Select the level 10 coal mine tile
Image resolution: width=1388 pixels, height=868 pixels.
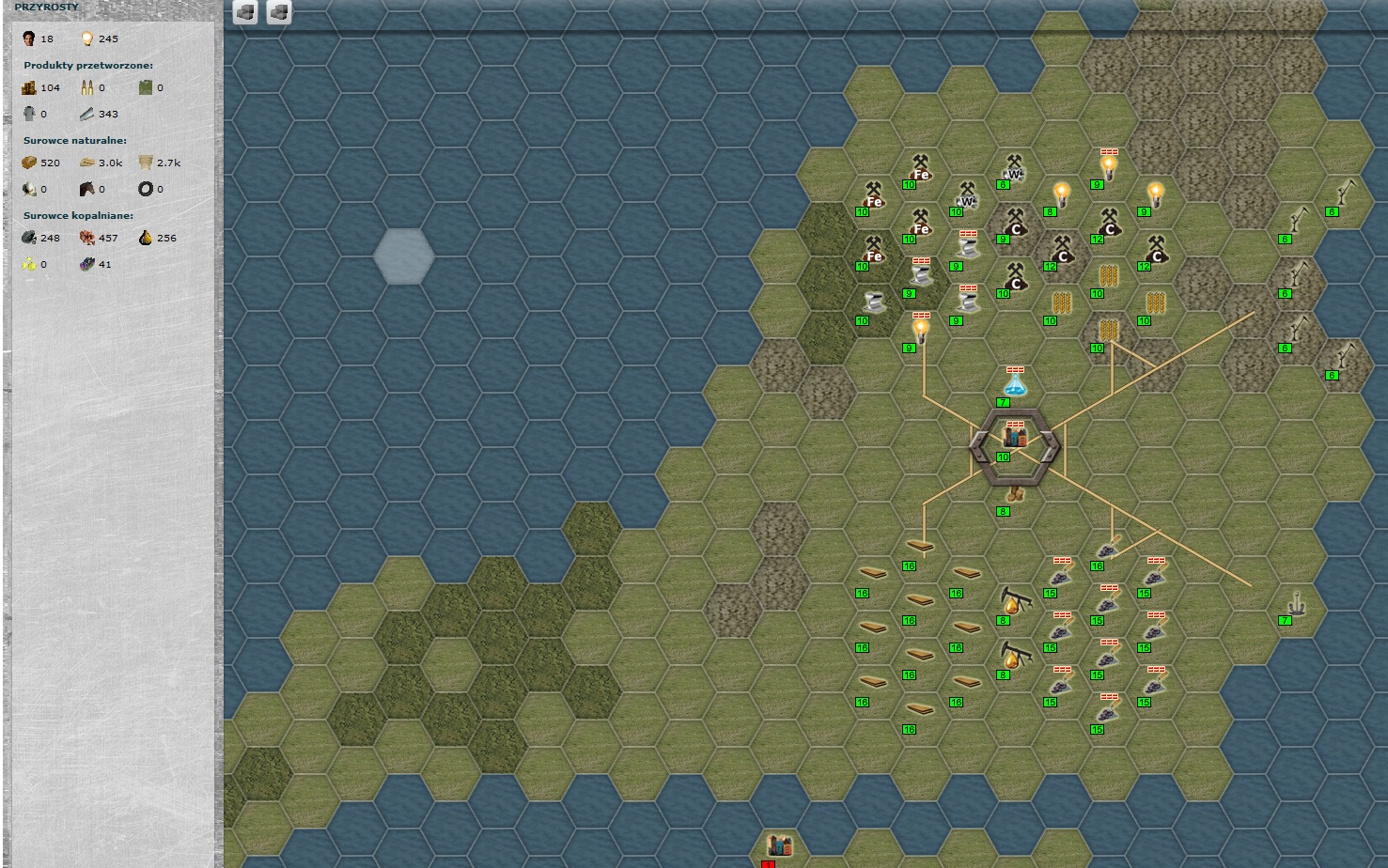tap(1015, 277)
